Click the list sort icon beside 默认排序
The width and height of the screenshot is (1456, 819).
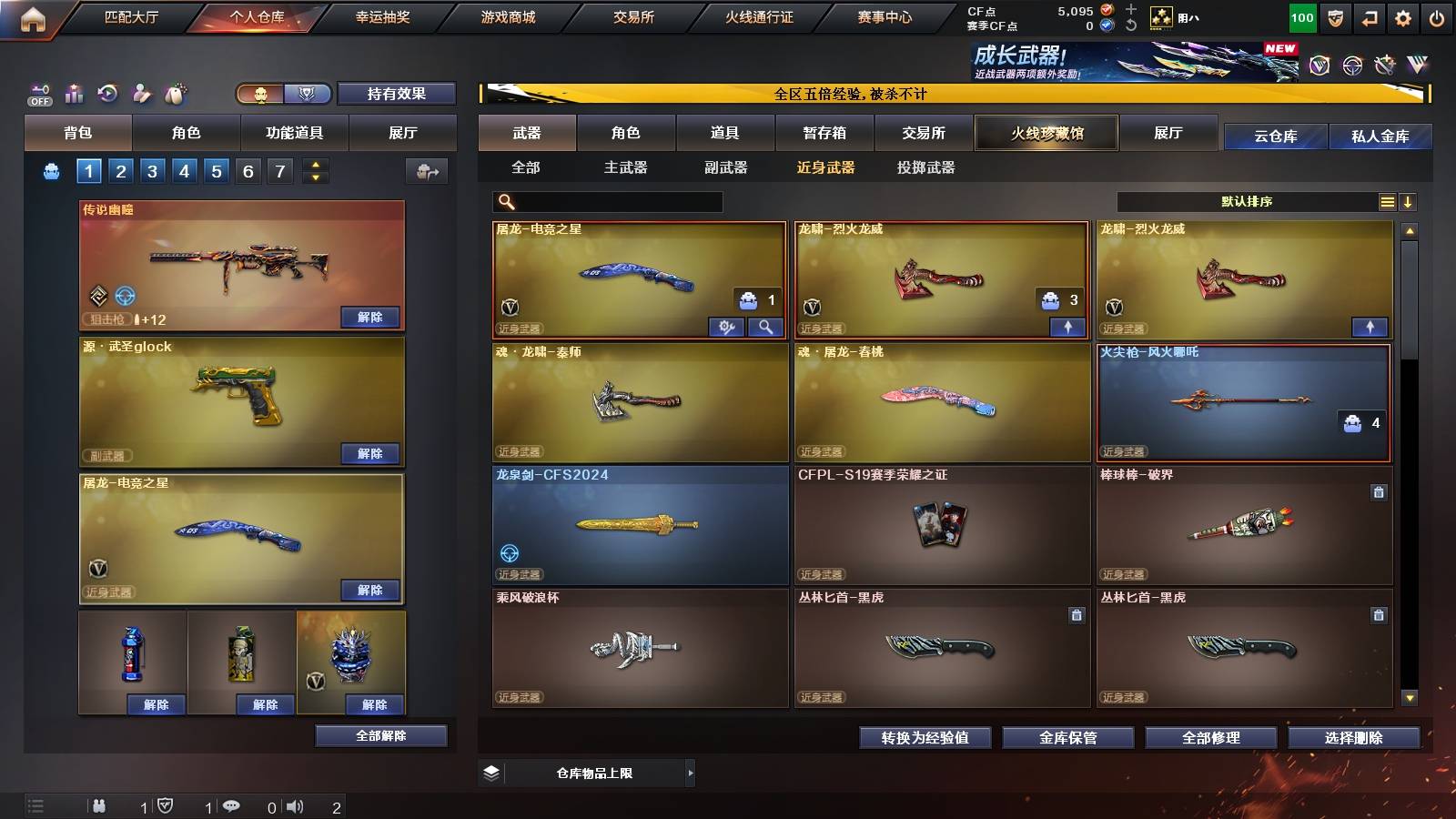(x=1387, y=202)
